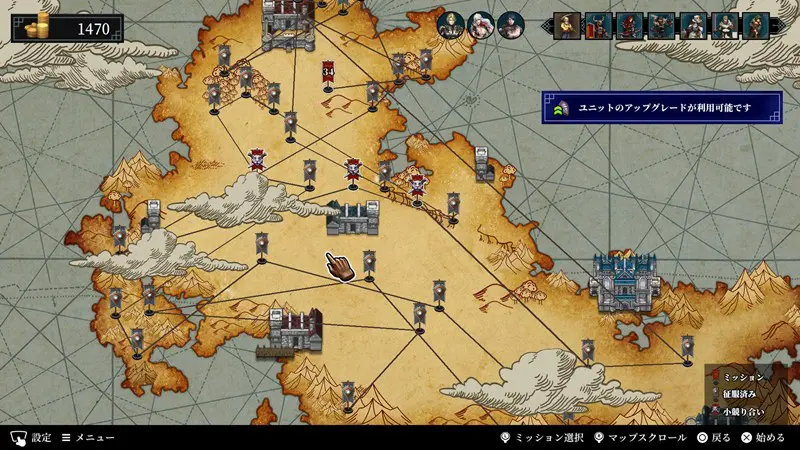Select the large castle at the top
This screenshot has width=800, height=450.
[288, 24]
